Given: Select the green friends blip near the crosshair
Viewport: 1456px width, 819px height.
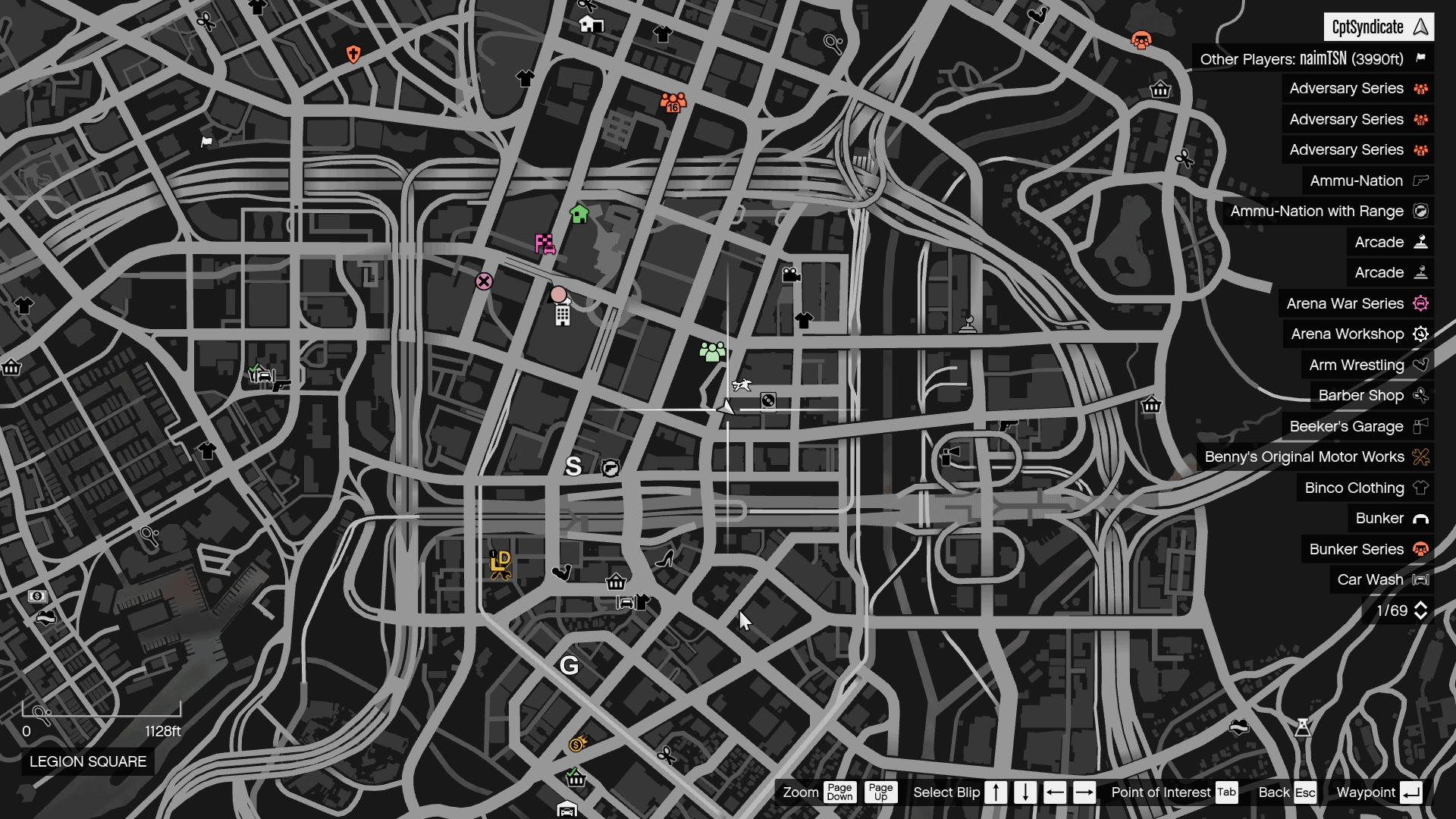Looking at the screenshot, I should (x=711, y=350).
